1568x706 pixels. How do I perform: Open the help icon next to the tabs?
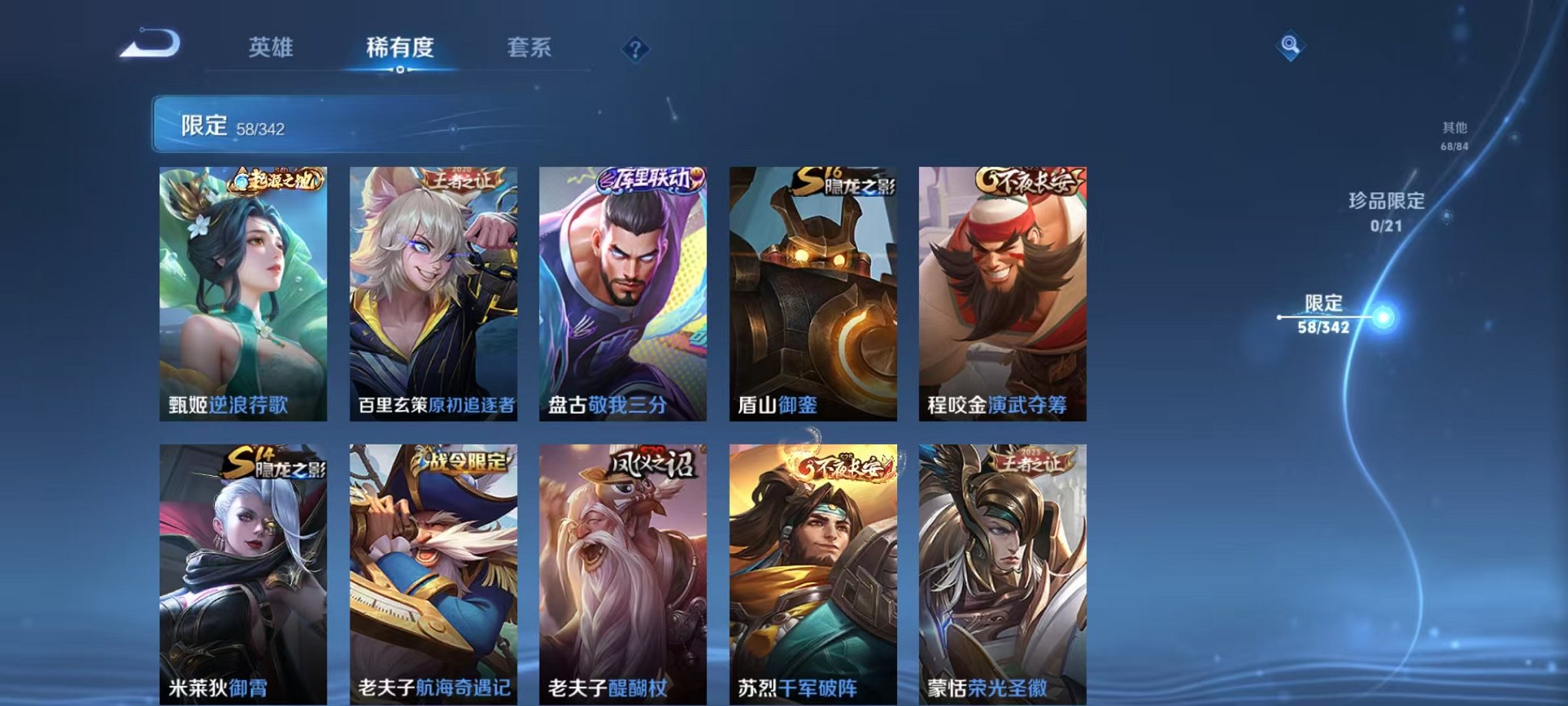click(633, 48)
